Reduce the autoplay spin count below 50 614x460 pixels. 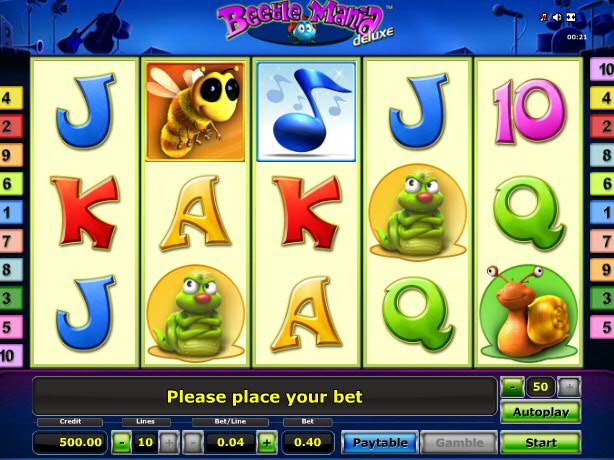512,386
